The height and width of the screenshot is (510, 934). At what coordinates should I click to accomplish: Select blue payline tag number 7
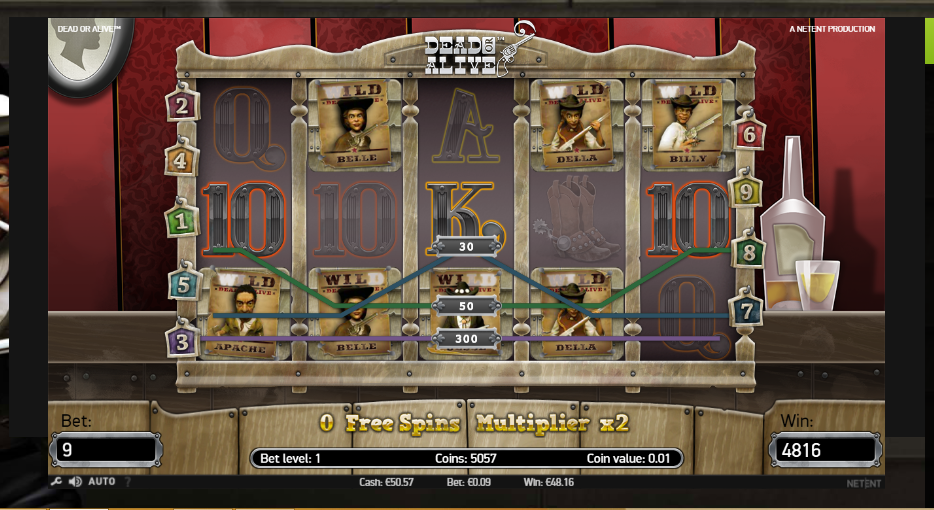click(746, 309)
